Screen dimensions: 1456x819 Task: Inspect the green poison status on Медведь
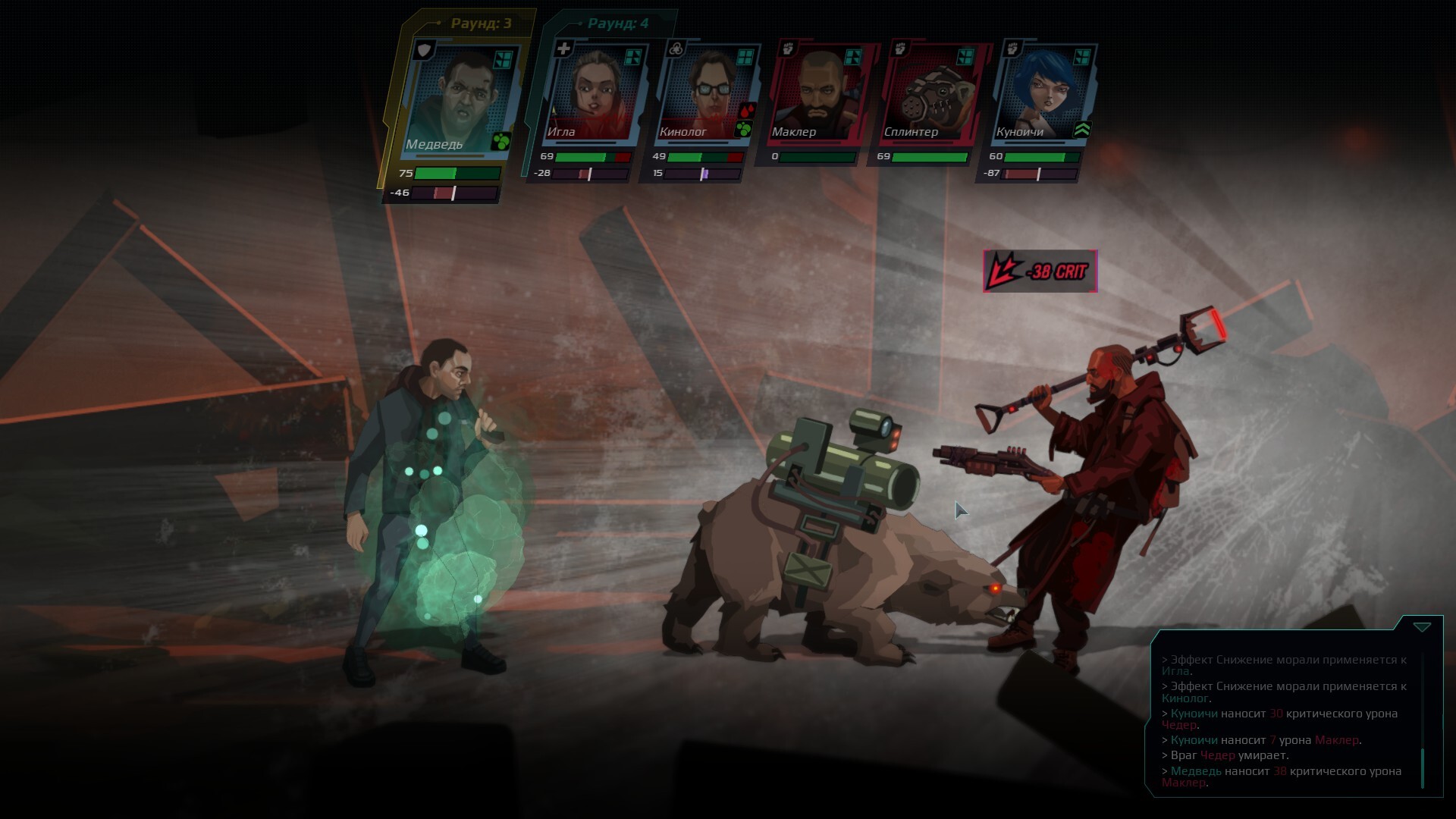[500, 141]
